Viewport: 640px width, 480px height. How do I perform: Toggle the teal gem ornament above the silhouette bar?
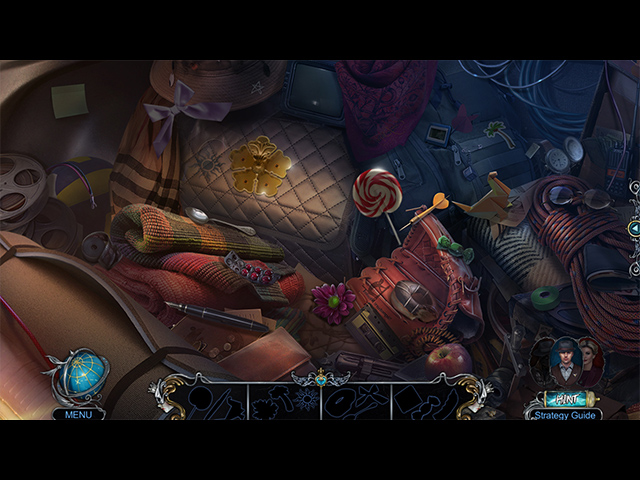pyautogui.click(x=320, y=379)
